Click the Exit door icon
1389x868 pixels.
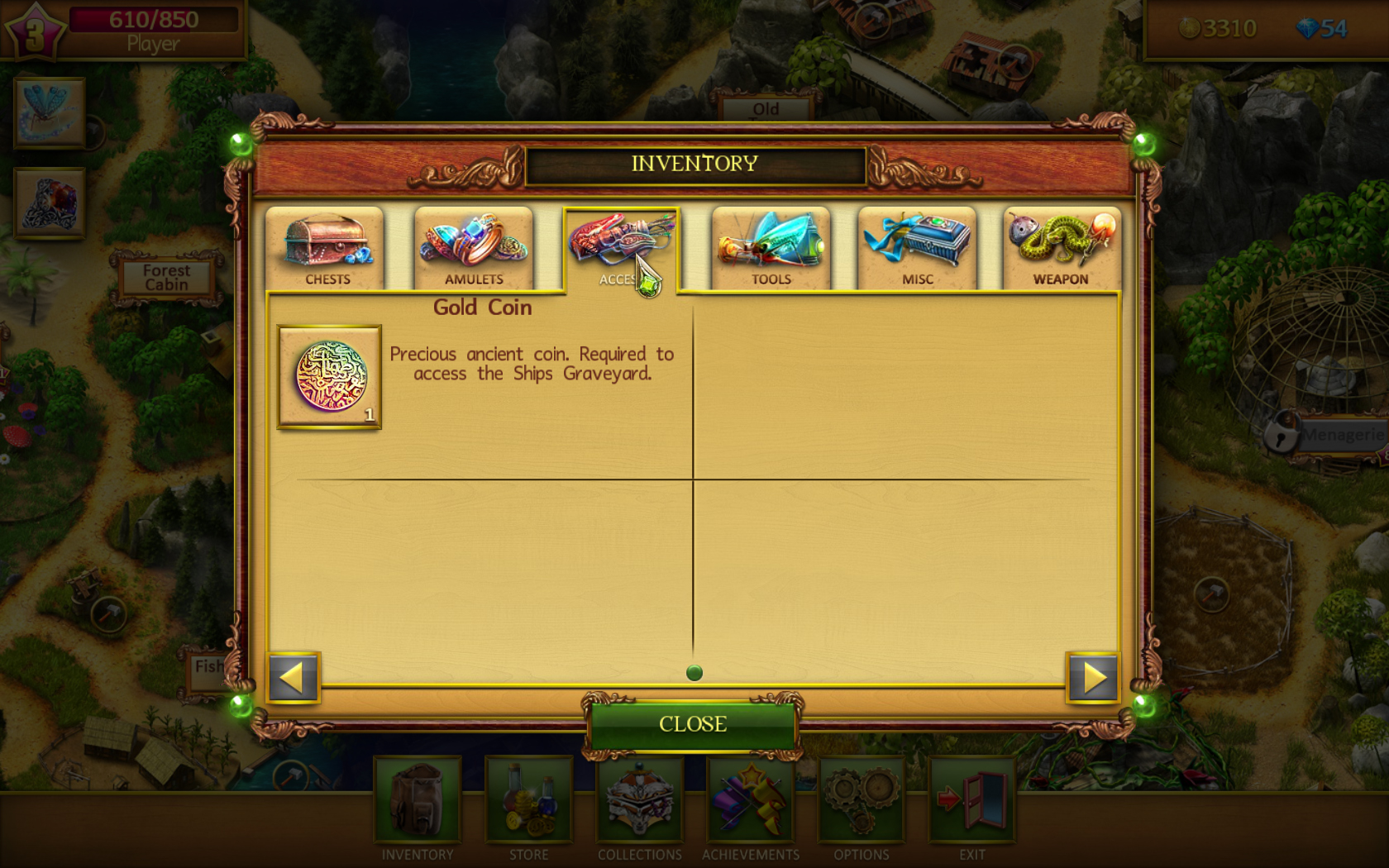[x=972, y=802]
